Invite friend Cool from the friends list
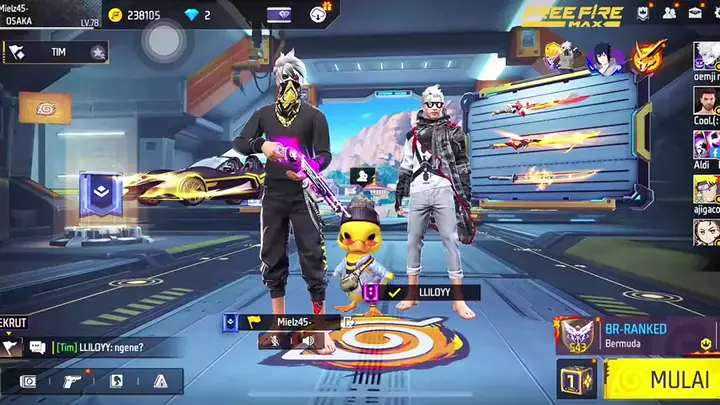This screenshot has width=720, height=405. pyautogui.click(x=706, y=103)
